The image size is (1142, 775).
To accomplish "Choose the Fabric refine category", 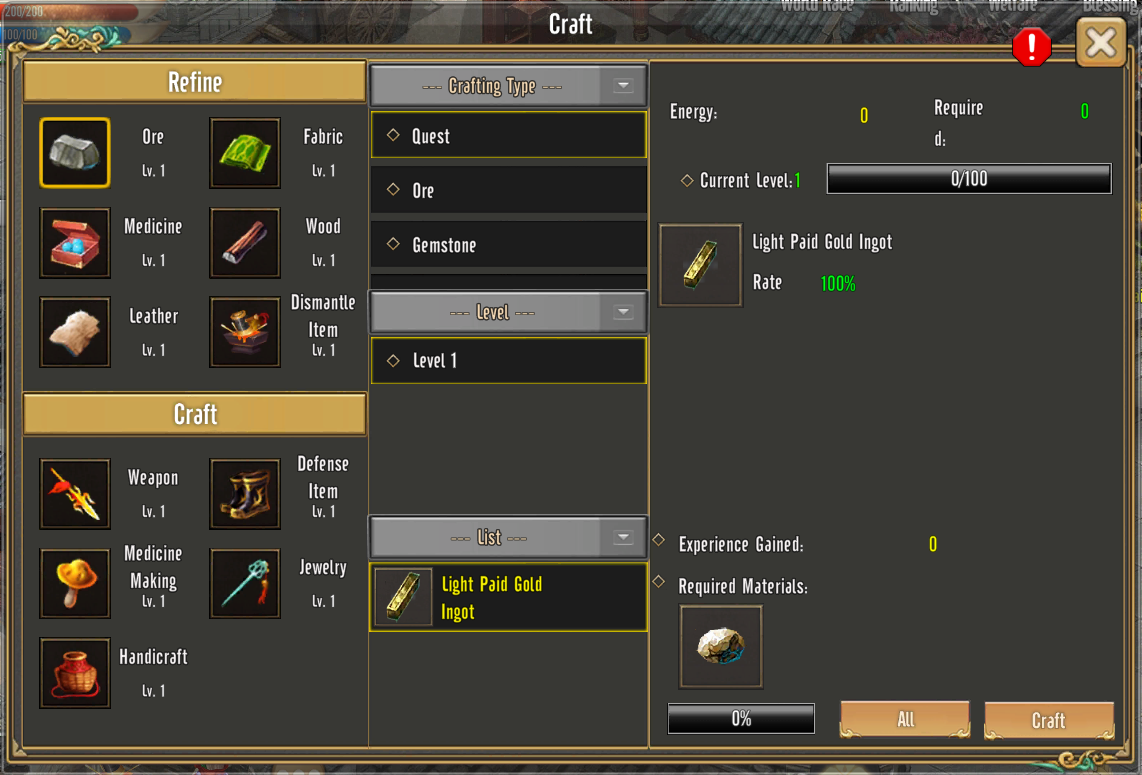I will pyautogui.click(x=245, y=153).
